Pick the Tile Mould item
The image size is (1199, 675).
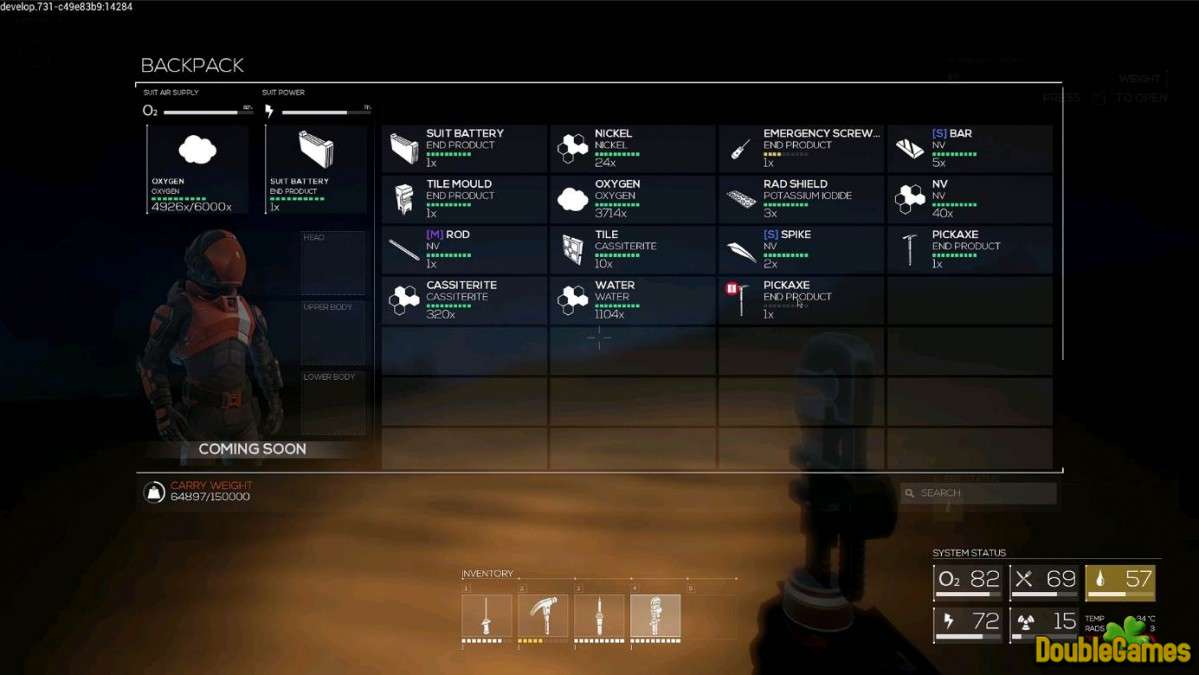(464, 199)
